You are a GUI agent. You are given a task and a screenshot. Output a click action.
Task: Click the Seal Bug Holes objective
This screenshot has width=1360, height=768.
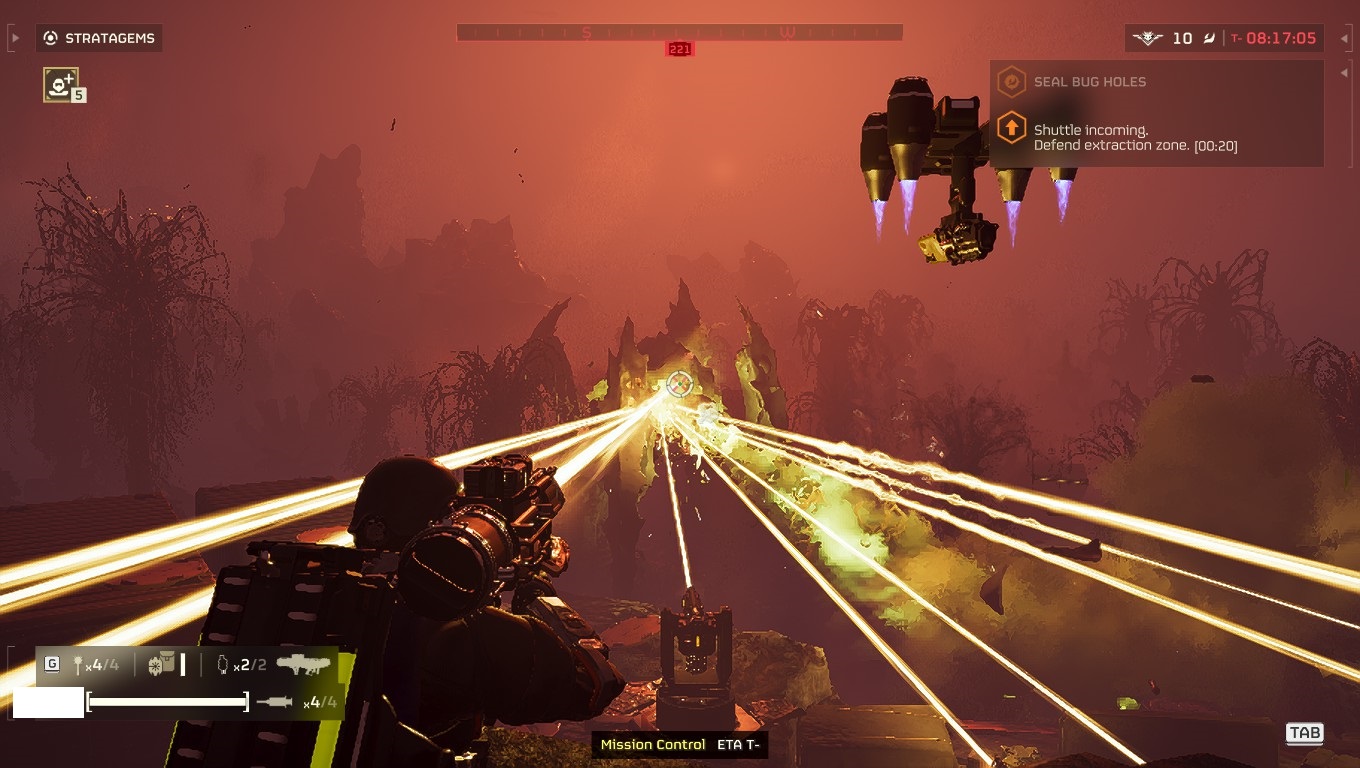pyautogui.click(x=1089, y=82)
